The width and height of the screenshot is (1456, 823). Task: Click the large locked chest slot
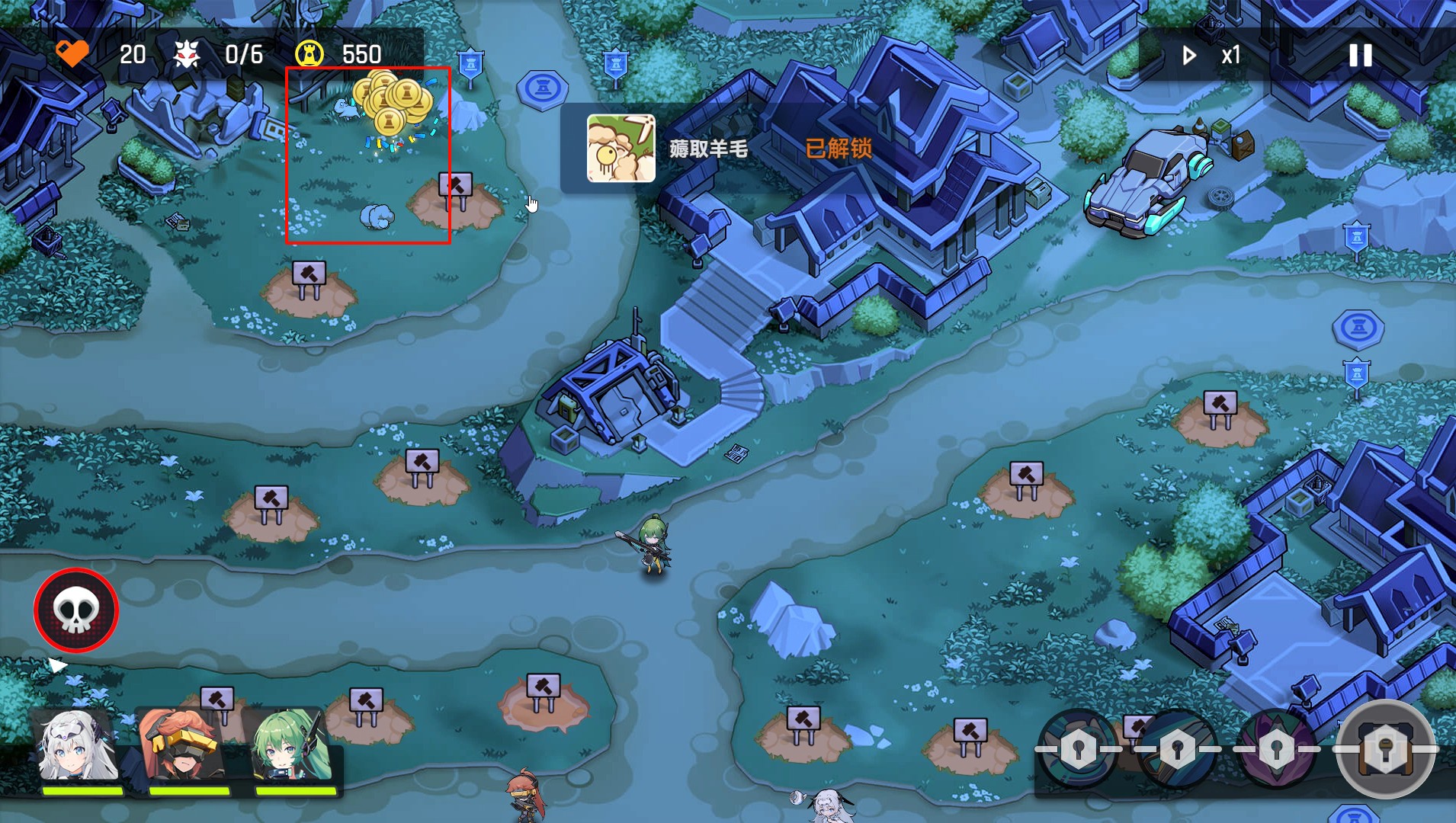pyautogui.click(x=1385, y=748)
